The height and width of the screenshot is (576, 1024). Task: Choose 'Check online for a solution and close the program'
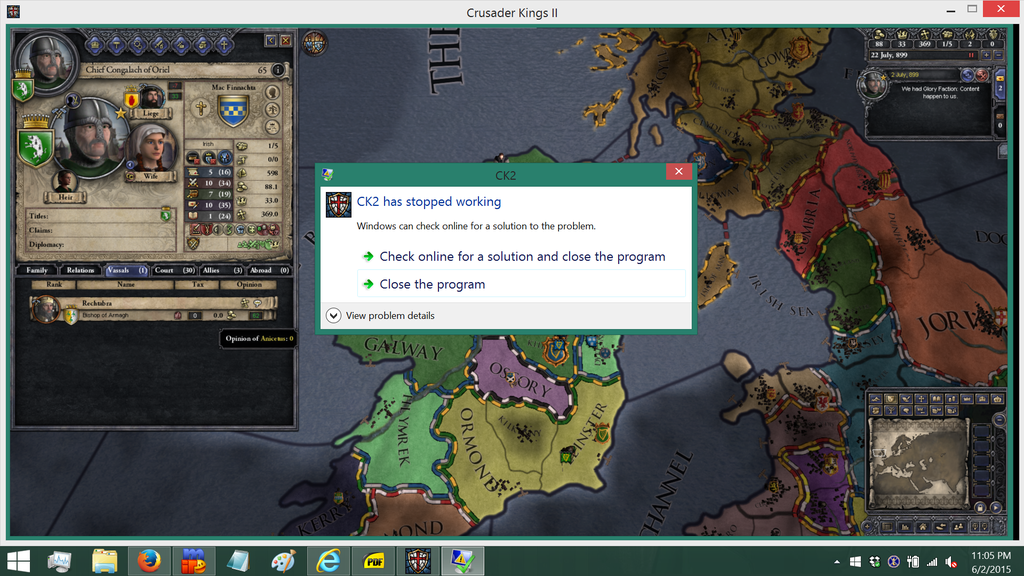click(x=521, y=257)
